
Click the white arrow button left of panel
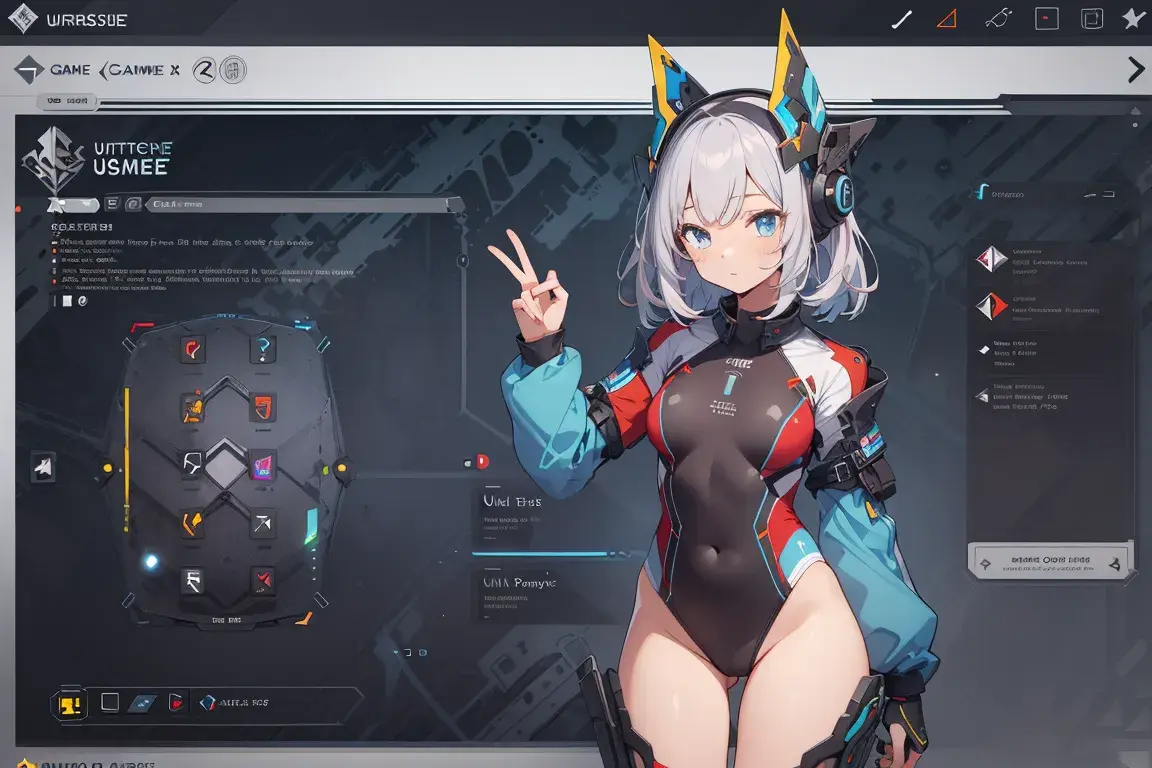pyautogui.click(x=43, y=466)
